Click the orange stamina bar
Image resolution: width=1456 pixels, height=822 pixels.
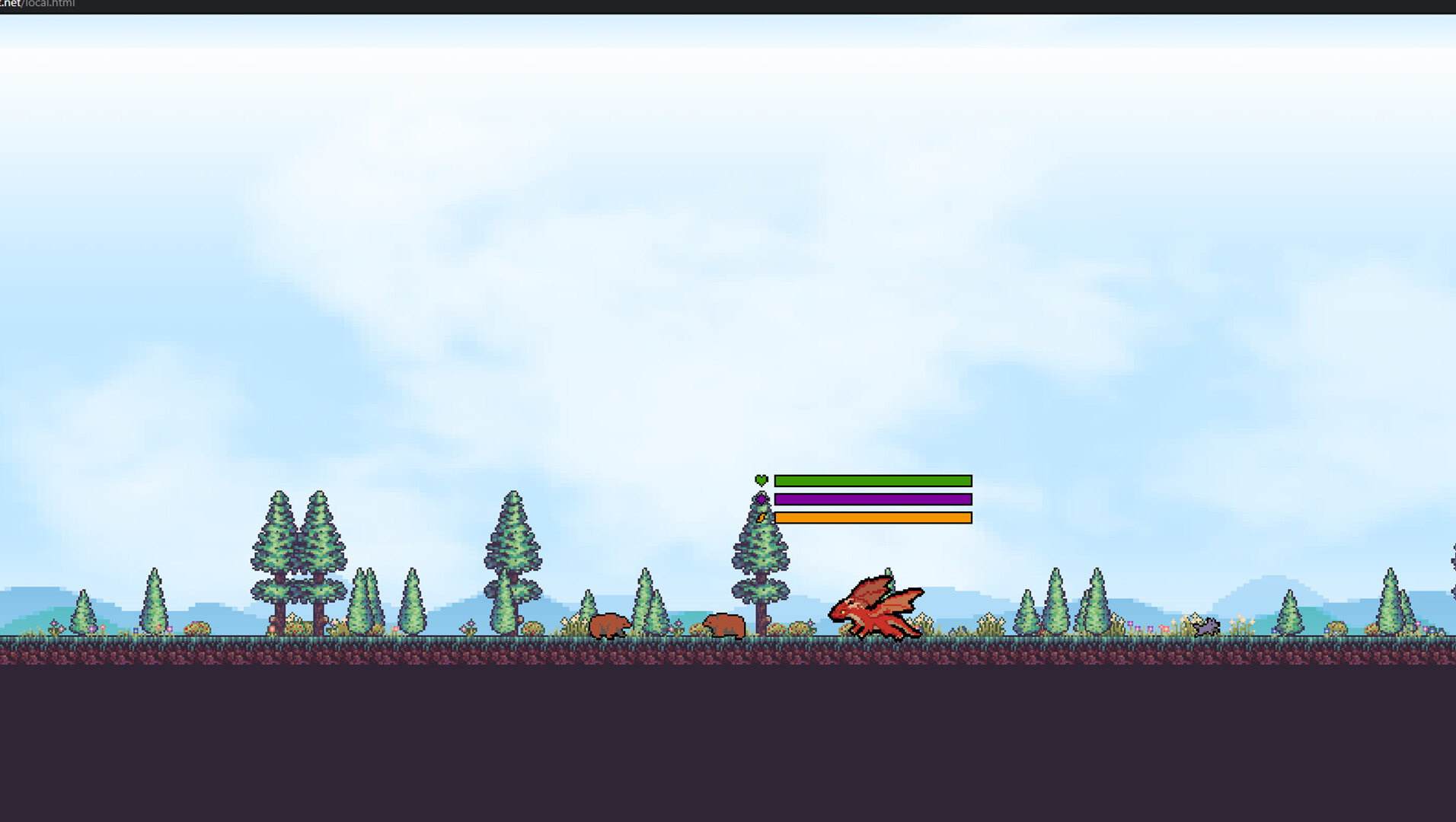point(872,516)
